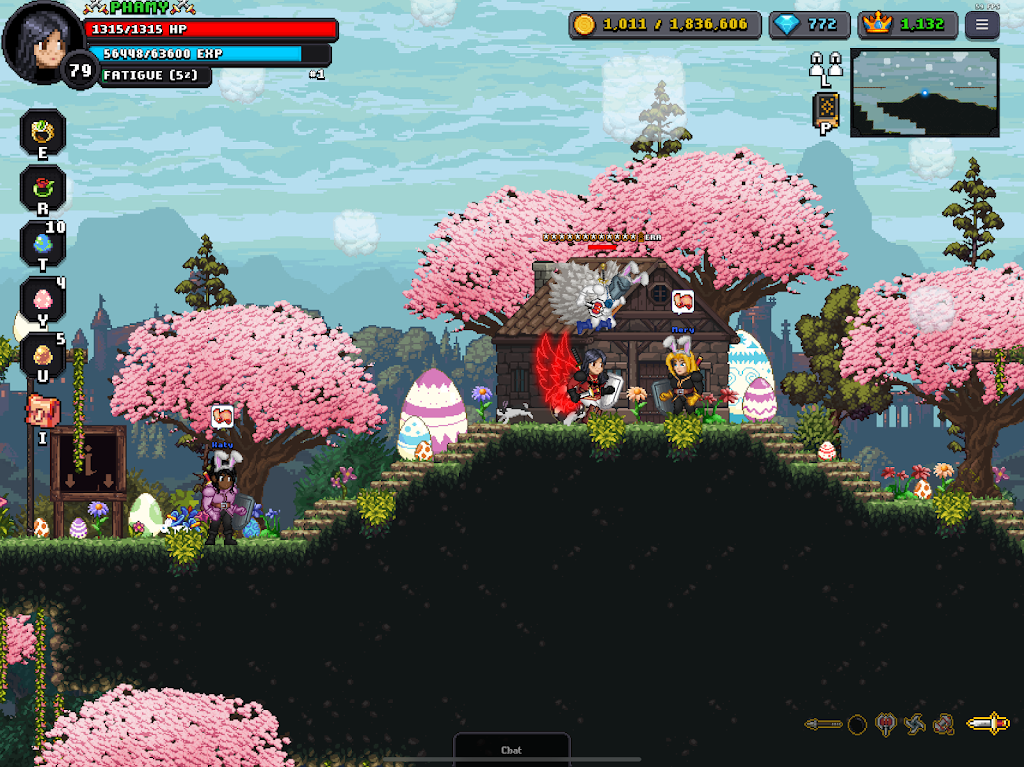Select the golden orange egg slot
Image resolution: width=1024 pixels, height=767 pixels.
click(x=43, y=355)
